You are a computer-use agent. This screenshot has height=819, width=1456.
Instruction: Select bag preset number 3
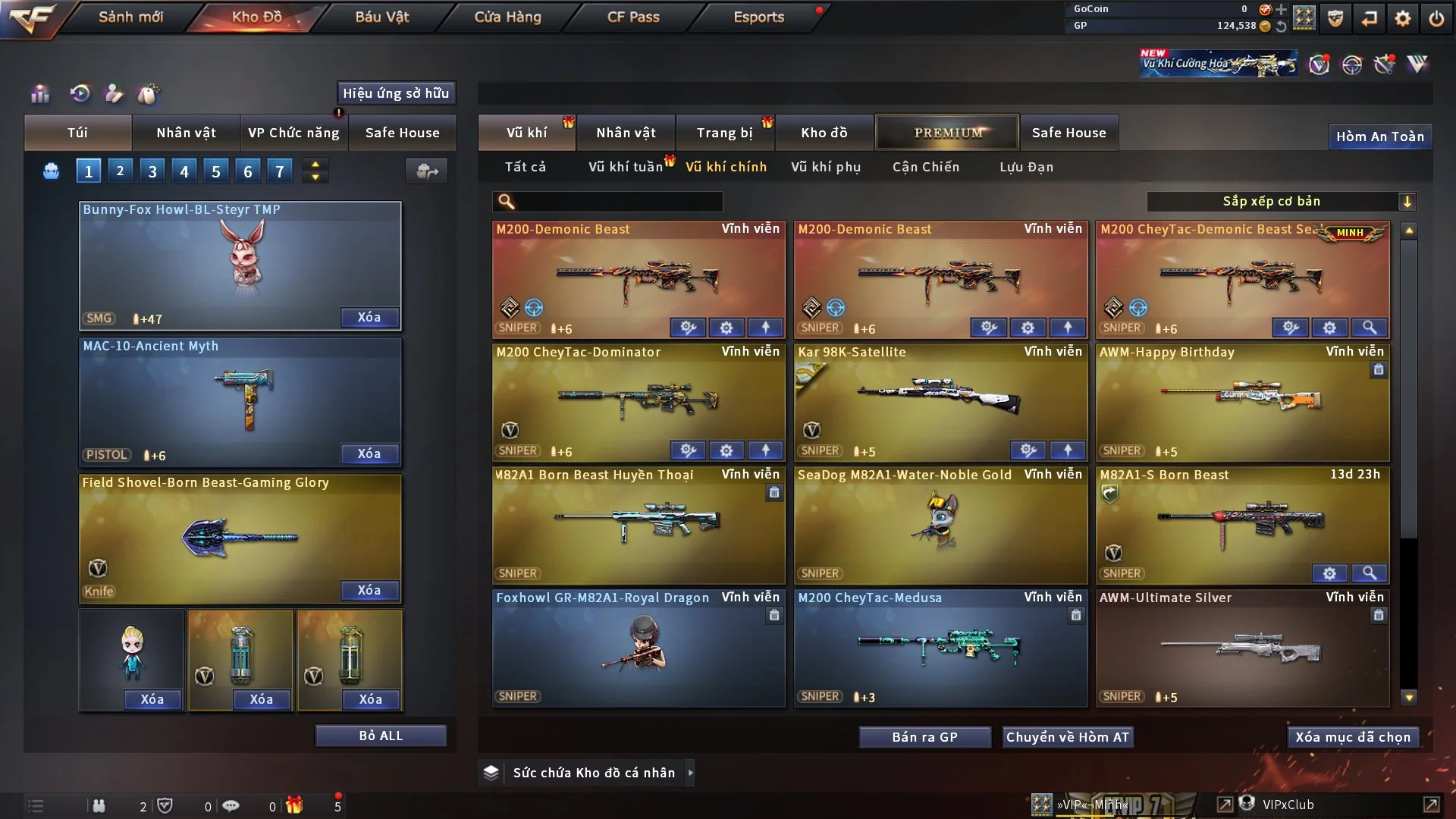coord(152,171)
